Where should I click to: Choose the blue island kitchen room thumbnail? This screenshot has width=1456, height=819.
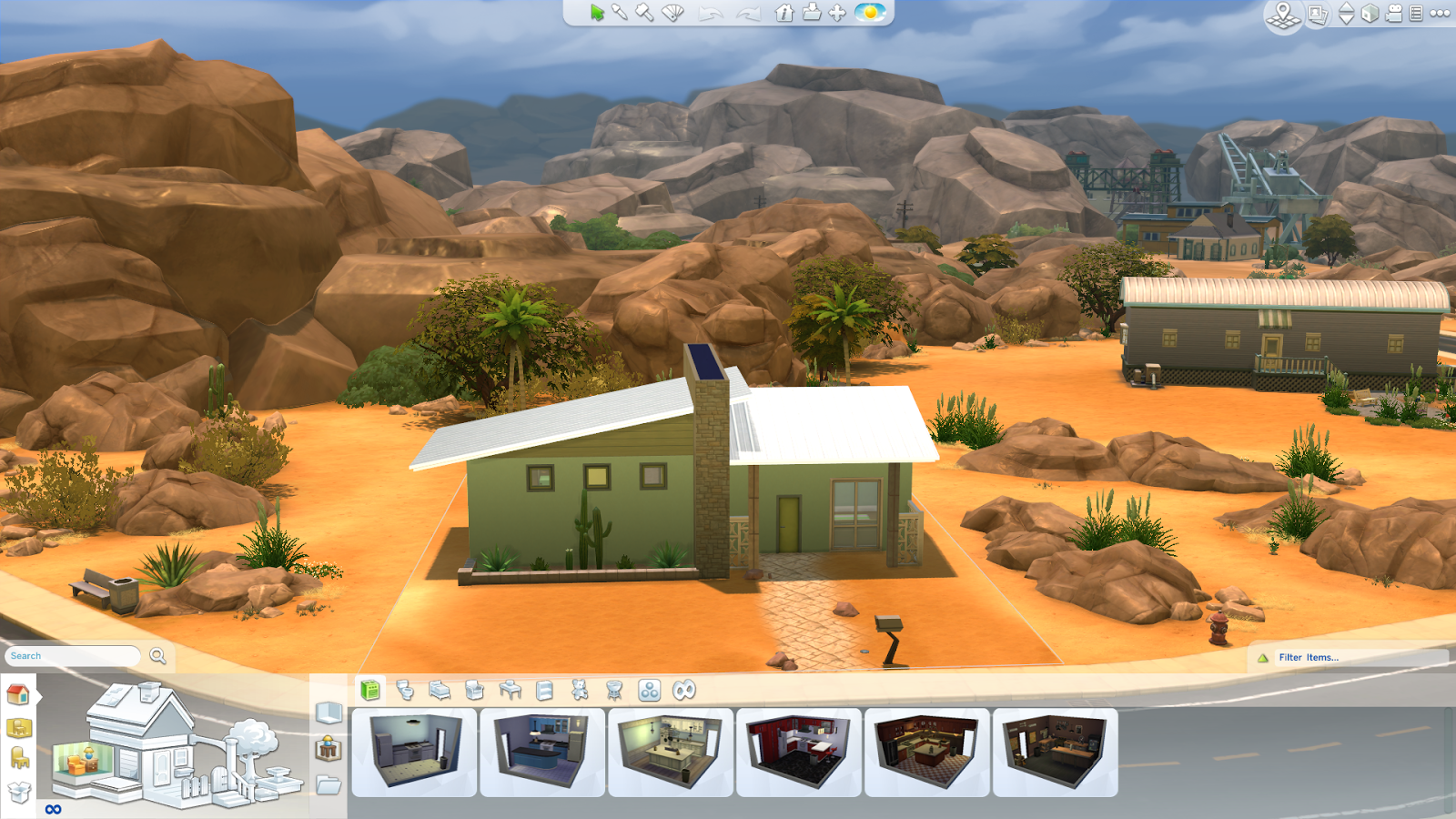[x=542, y=752]
